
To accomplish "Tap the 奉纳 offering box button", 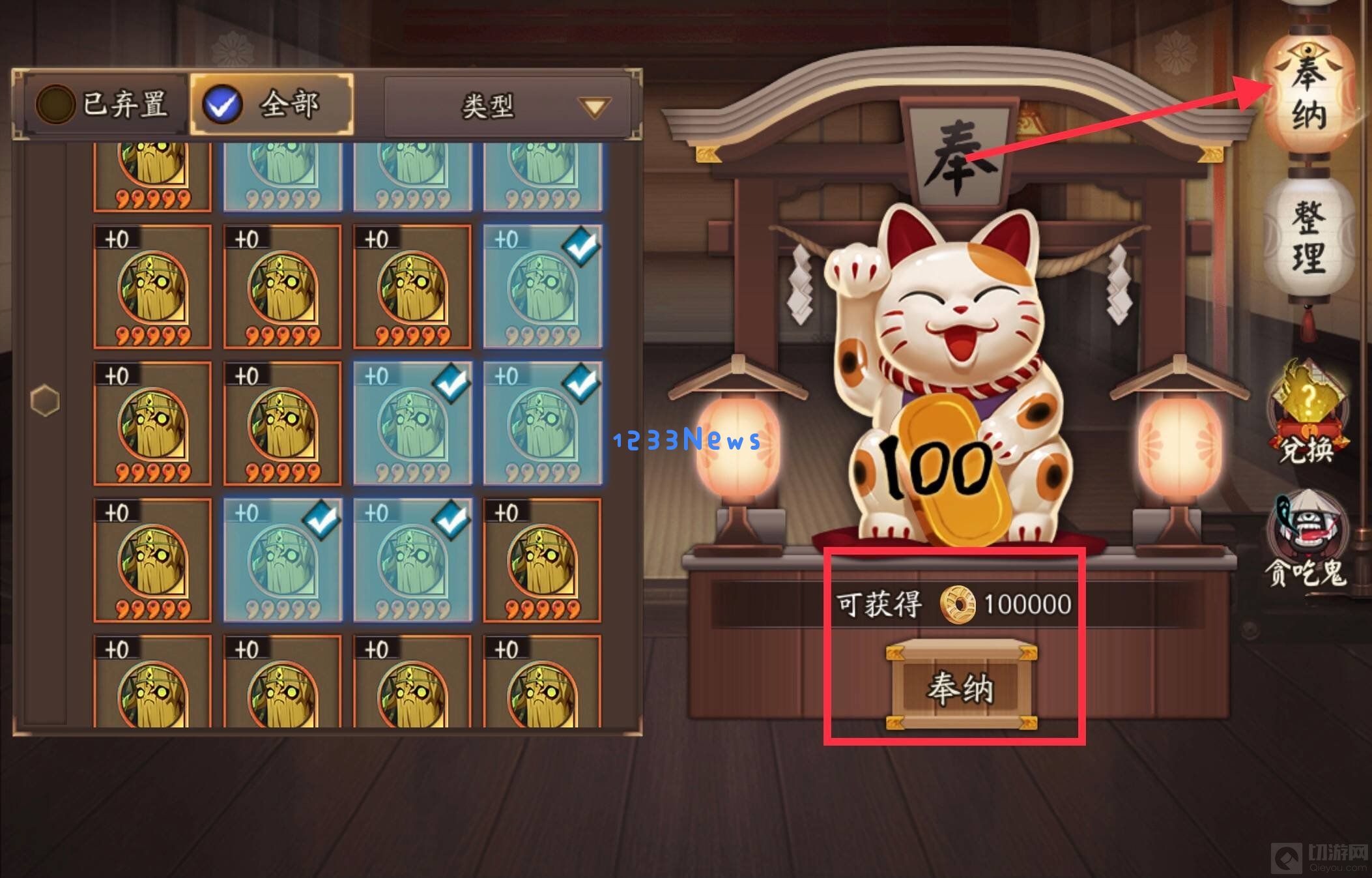I will (961, 686).
